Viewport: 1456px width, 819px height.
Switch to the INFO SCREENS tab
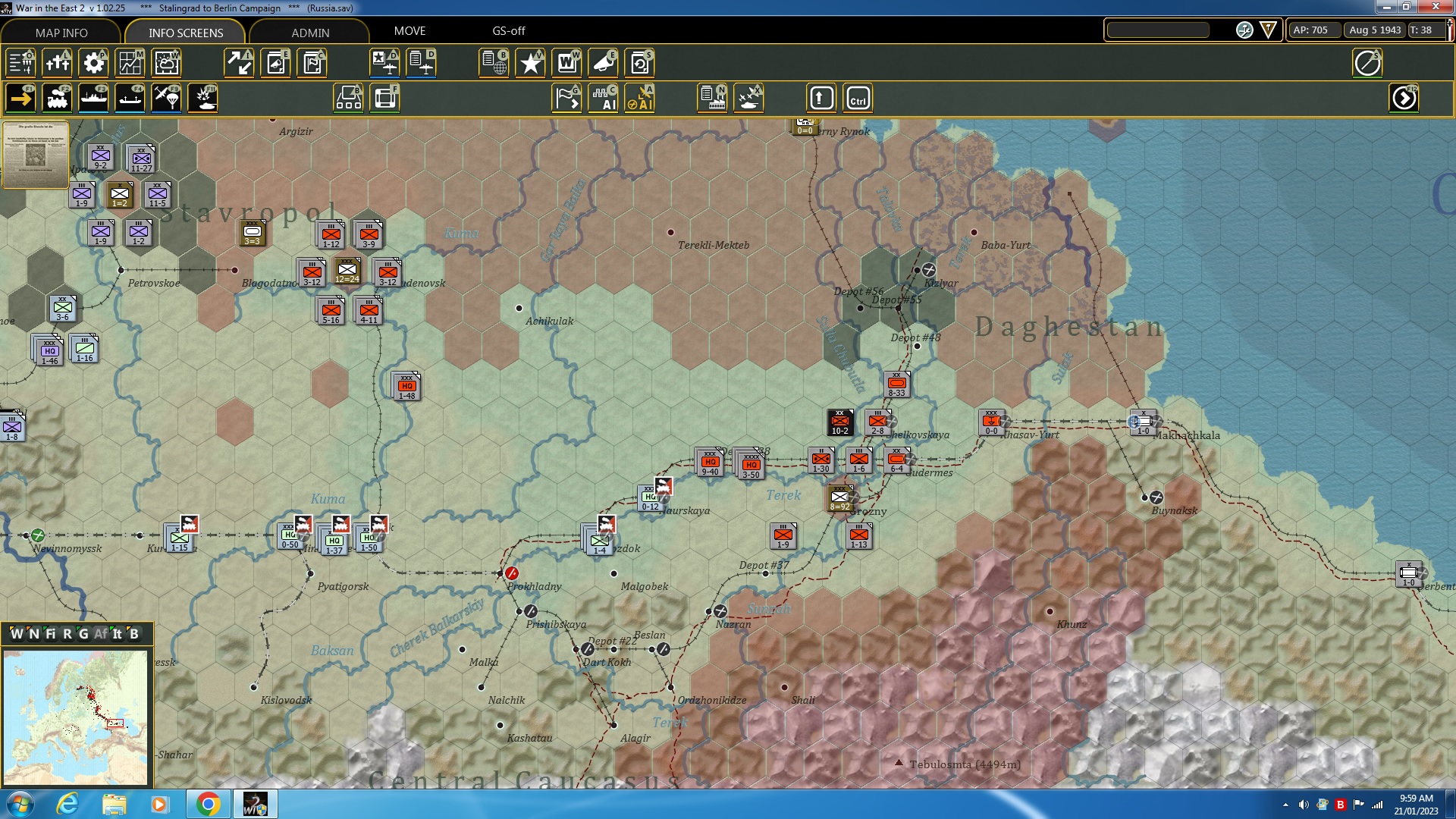(x=185, y=33)
